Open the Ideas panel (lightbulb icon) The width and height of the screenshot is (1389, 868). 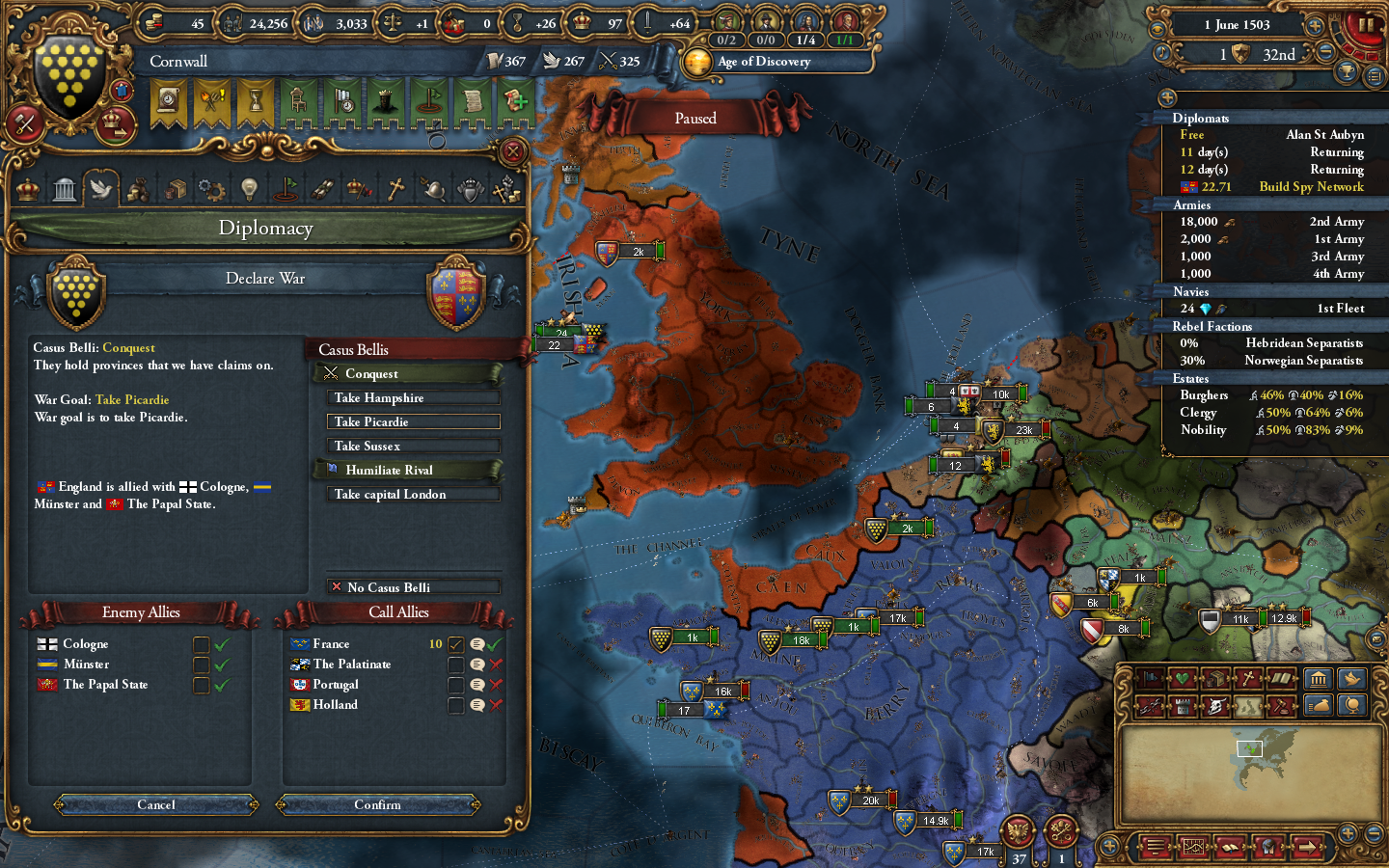pos(249,188)
